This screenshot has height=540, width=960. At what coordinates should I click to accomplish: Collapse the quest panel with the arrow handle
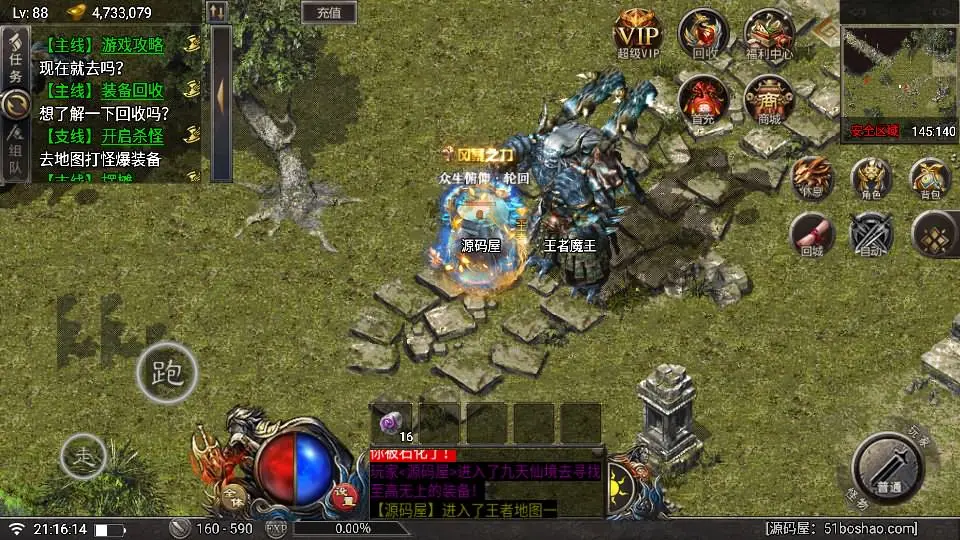[x=221, y=95]
